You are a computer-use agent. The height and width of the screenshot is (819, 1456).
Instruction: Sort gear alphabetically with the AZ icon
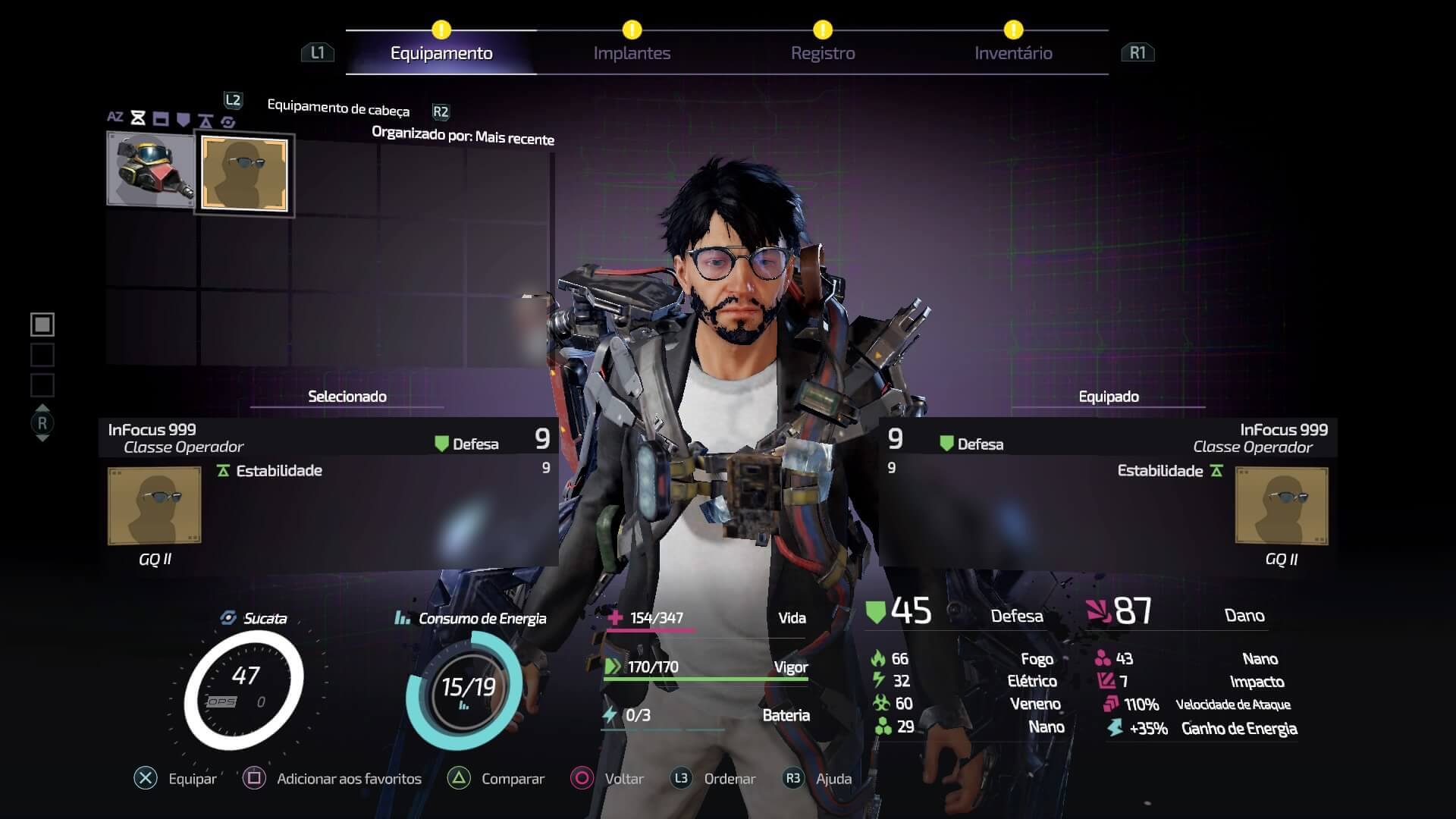(115, 117)
